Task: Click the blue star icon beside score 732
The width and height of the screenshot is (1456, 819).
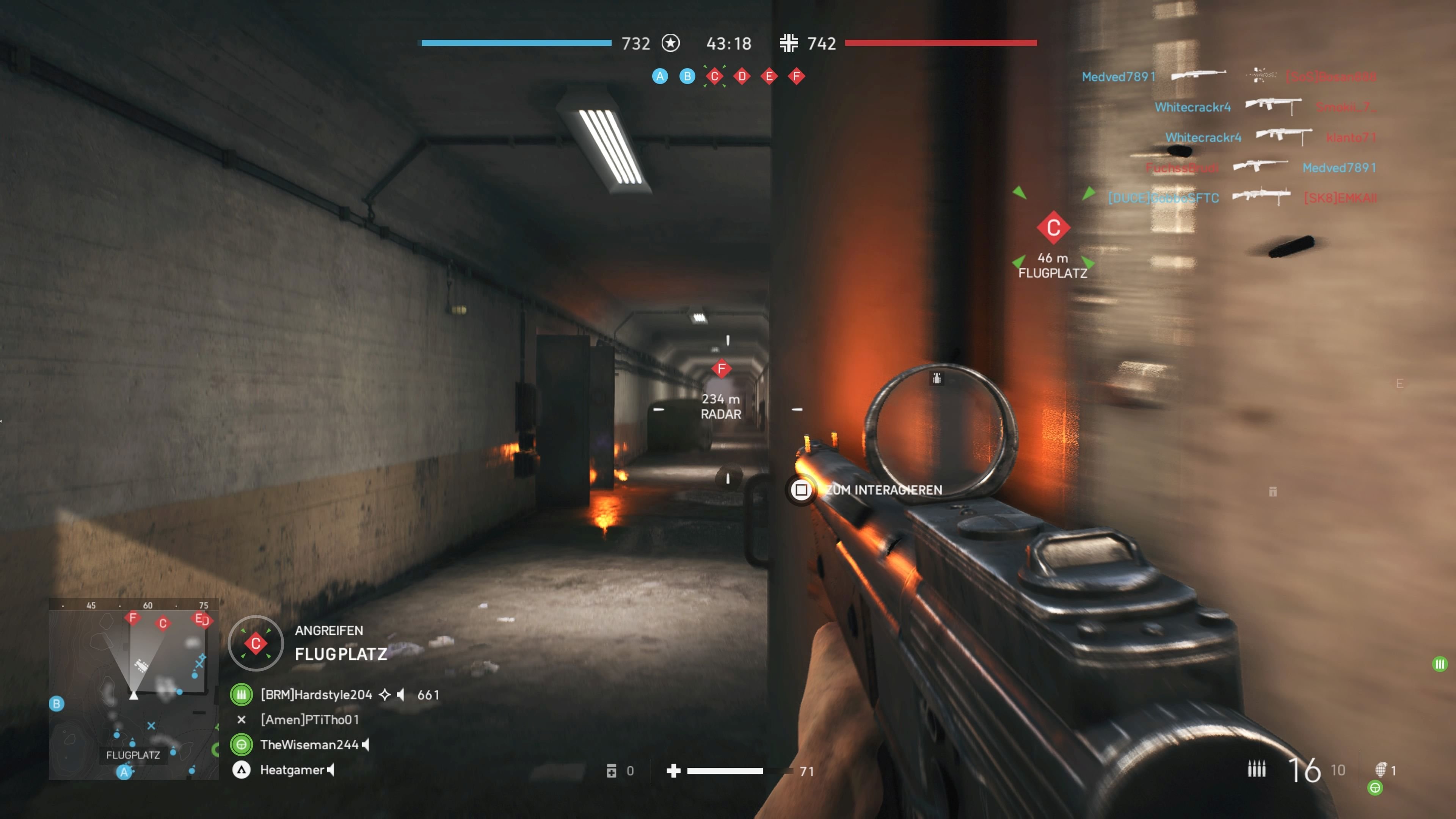Action: click(670, 44)
